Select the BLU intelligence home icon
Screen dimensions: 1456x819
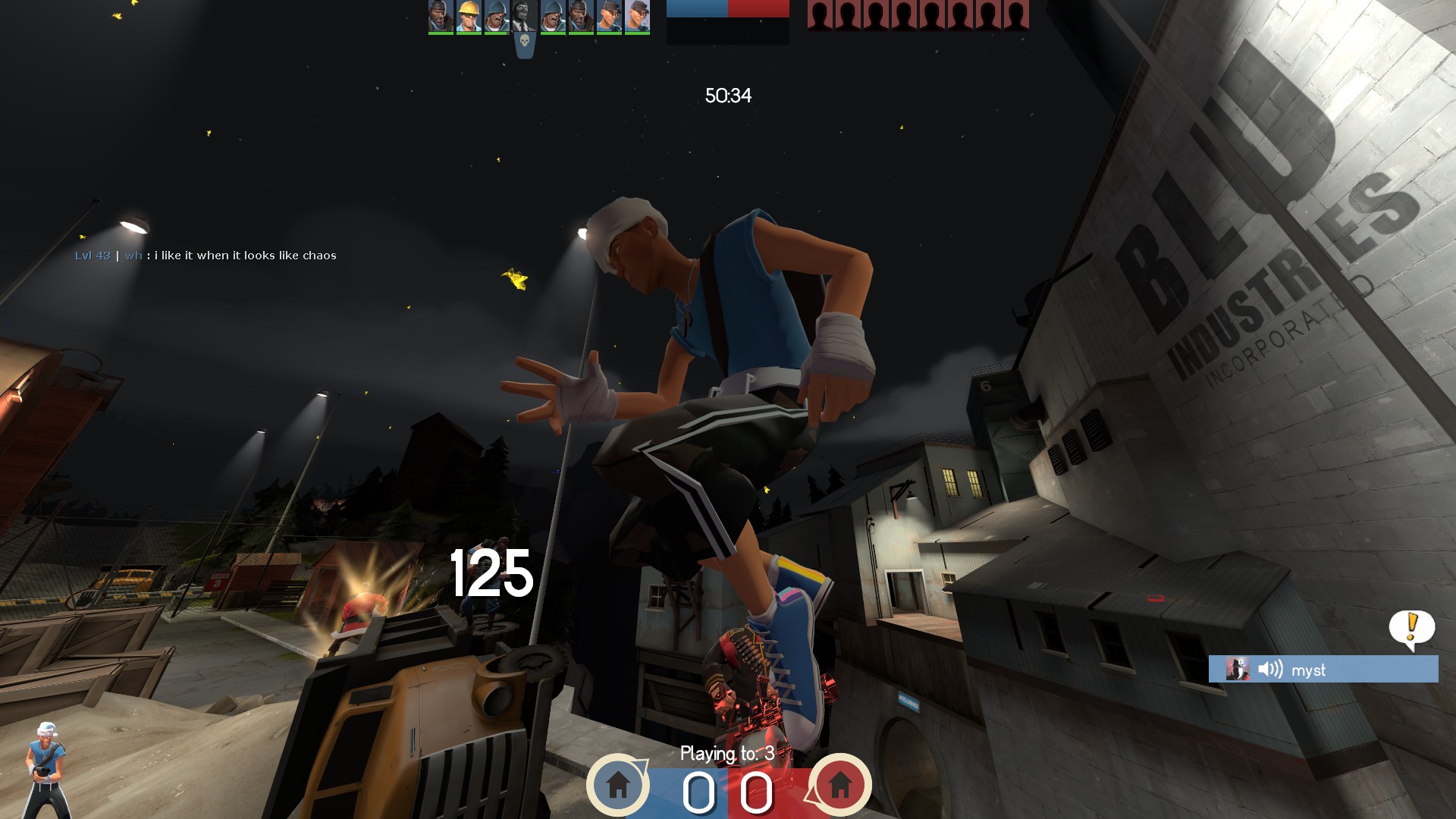(x=618, y=784)
